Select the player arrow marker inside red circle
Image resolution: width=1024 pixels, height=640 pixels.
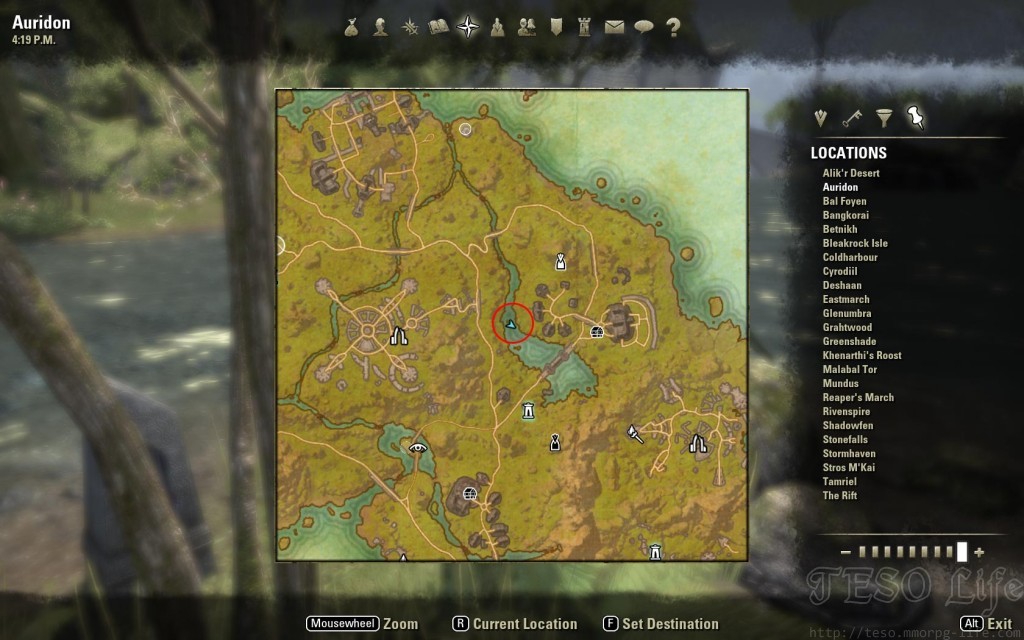click(x=512, y=324)
